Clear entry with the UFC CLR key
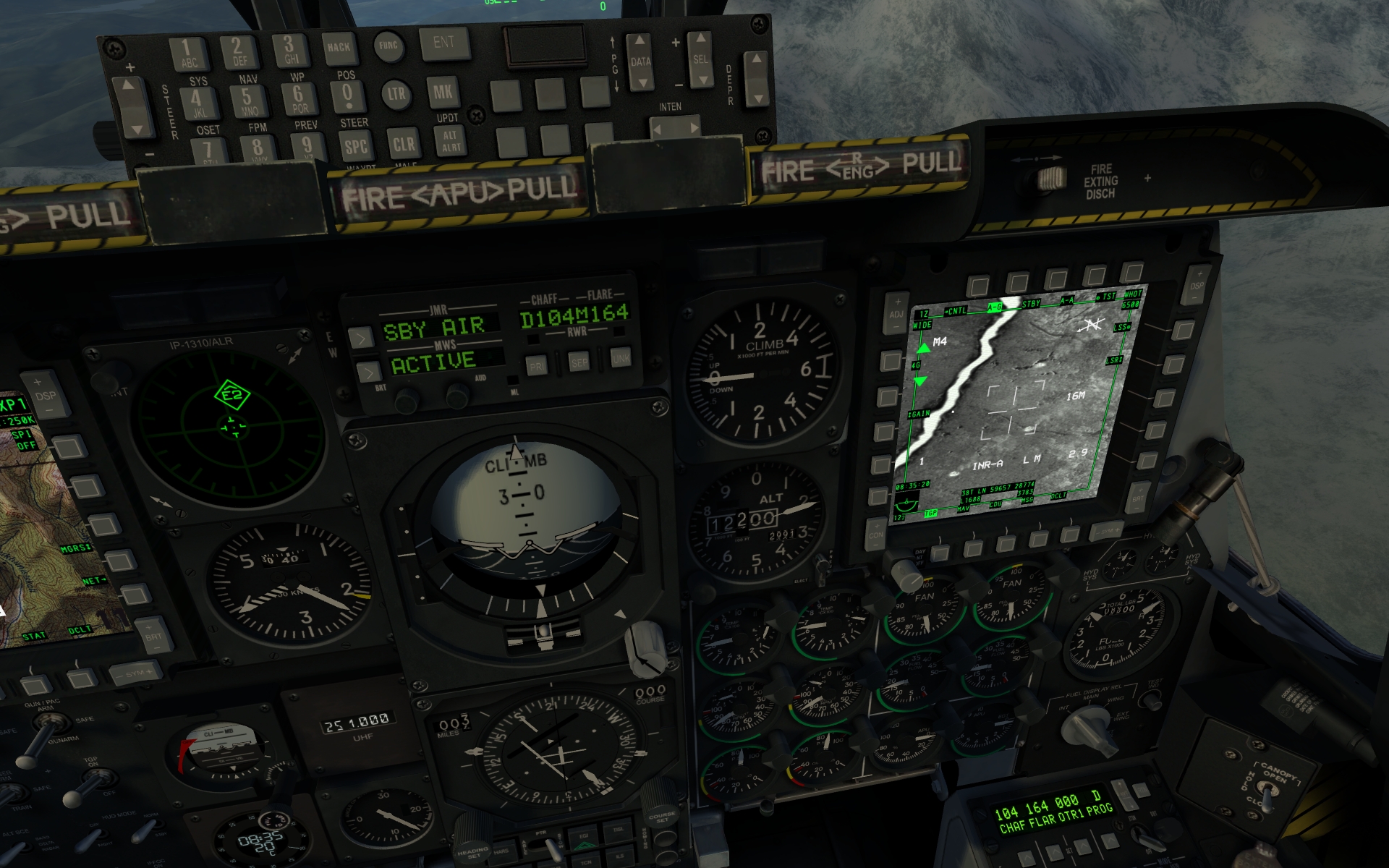Screen dimensions: 1389x868 tap(404, 145)
